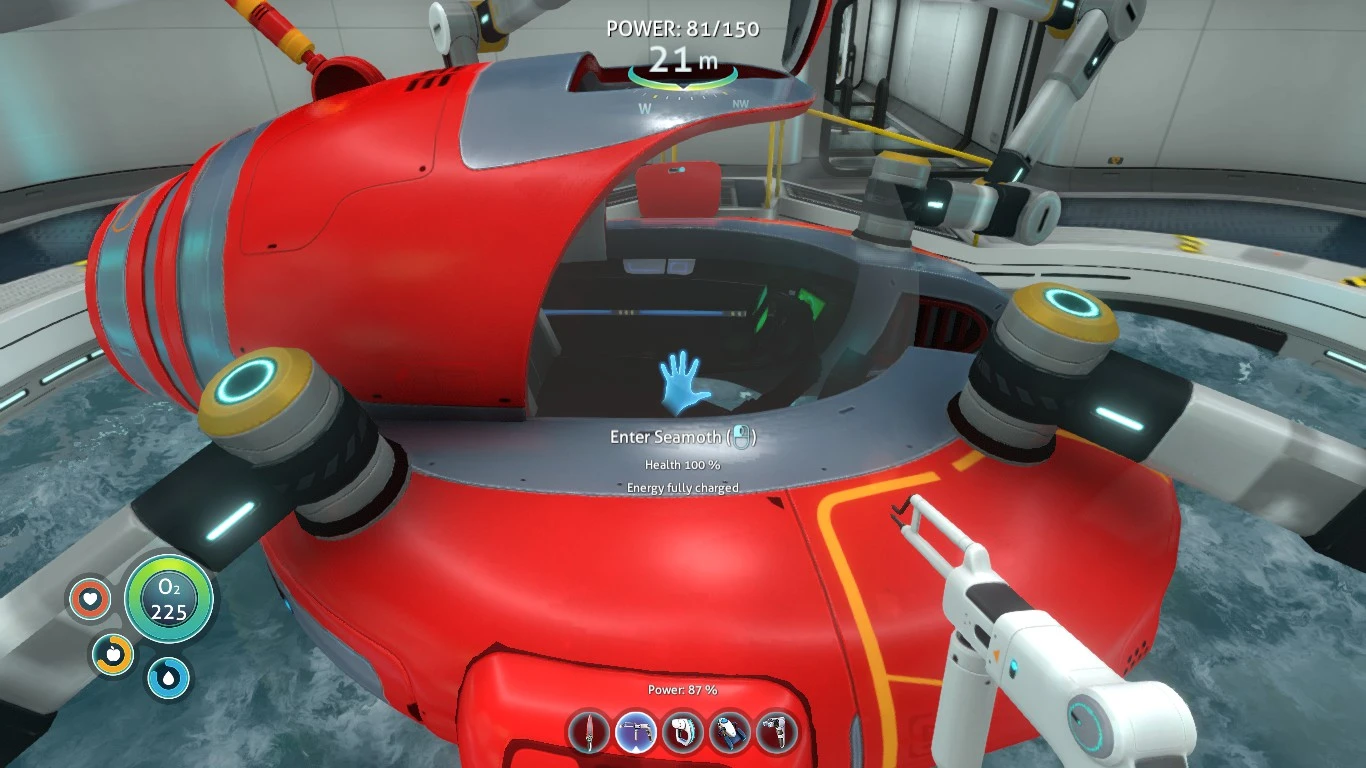Click the apple food indicator

click(x=113, y=654)
